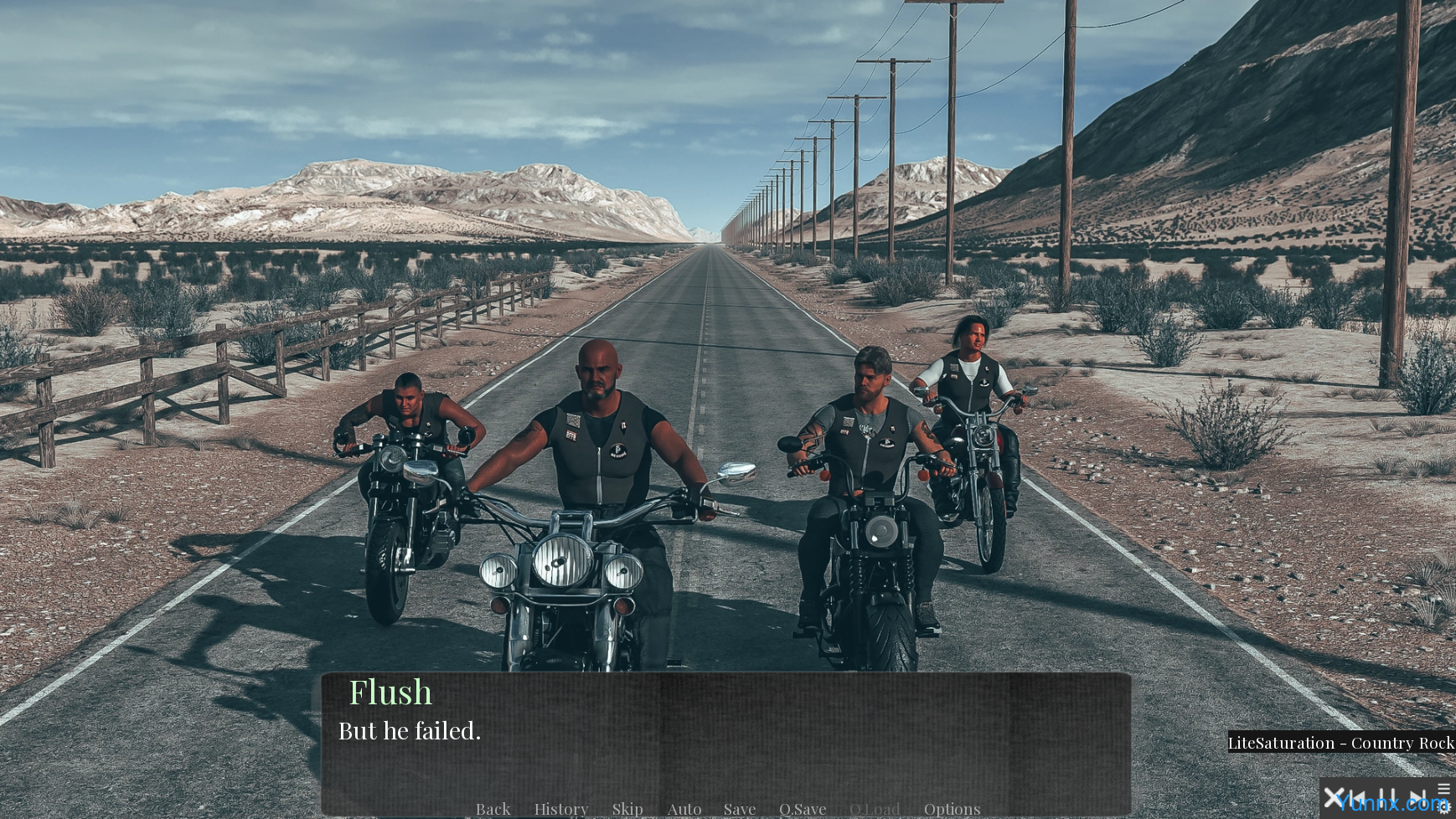Pause the currently playing music
Viewport: 1456px width, 819px height.
pos(1387,797)
